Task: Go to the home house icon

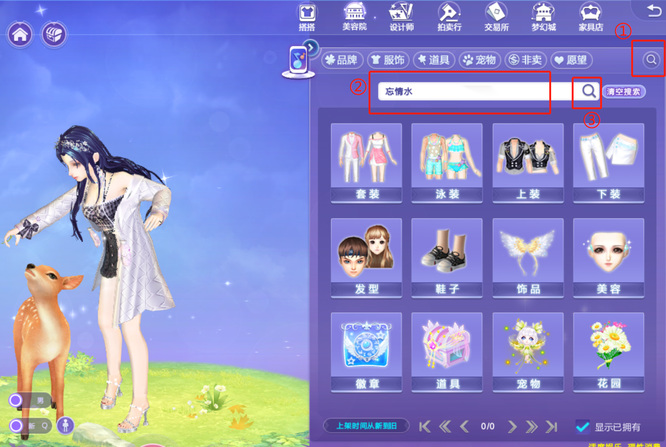Action: pos(20,34)
